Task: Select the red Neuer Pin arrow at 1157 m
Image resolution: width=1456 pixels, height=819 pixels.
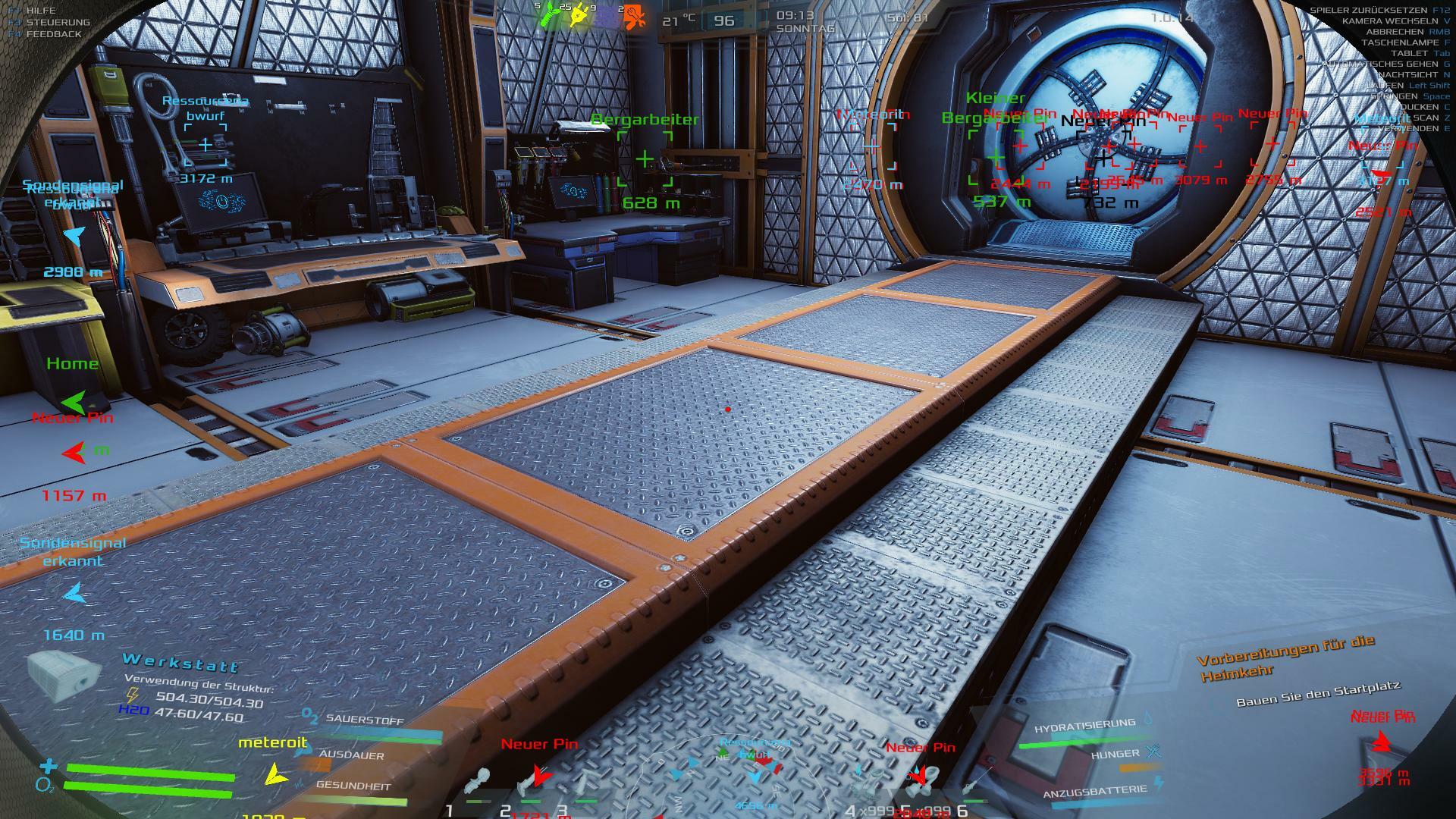Action: [74, 453]
